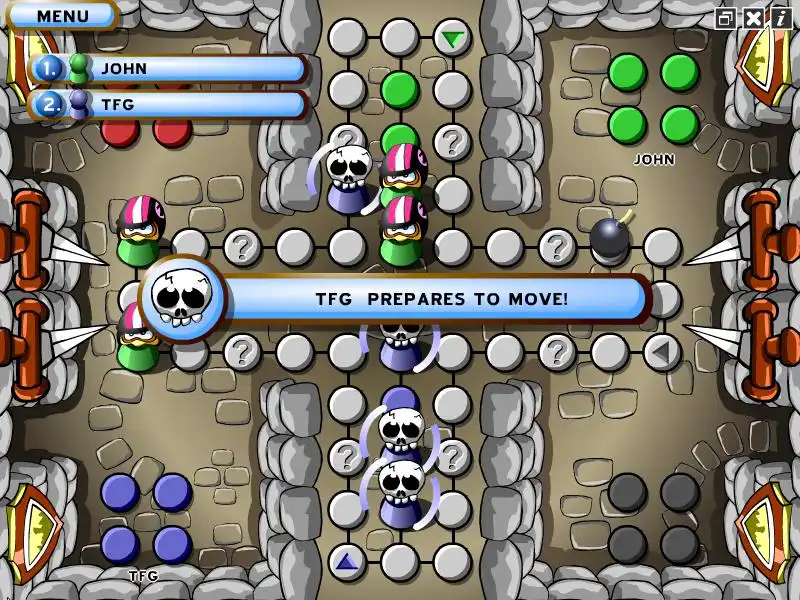Click the grey left-arrow start tile
The image size is (800, 600).
661,352
